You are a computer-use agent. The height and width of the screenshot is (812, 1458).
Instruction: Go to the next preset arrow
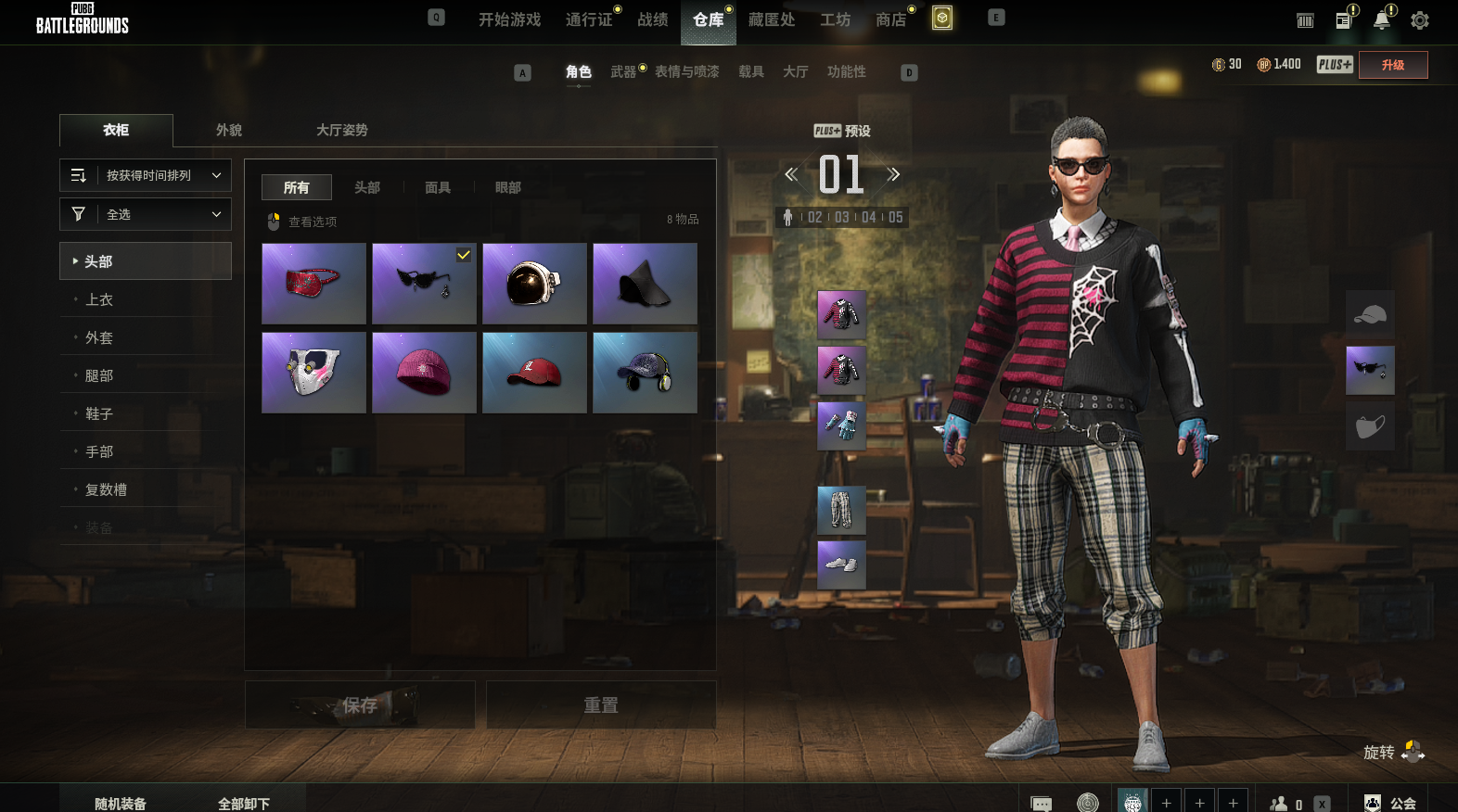[x=893, y=174]
